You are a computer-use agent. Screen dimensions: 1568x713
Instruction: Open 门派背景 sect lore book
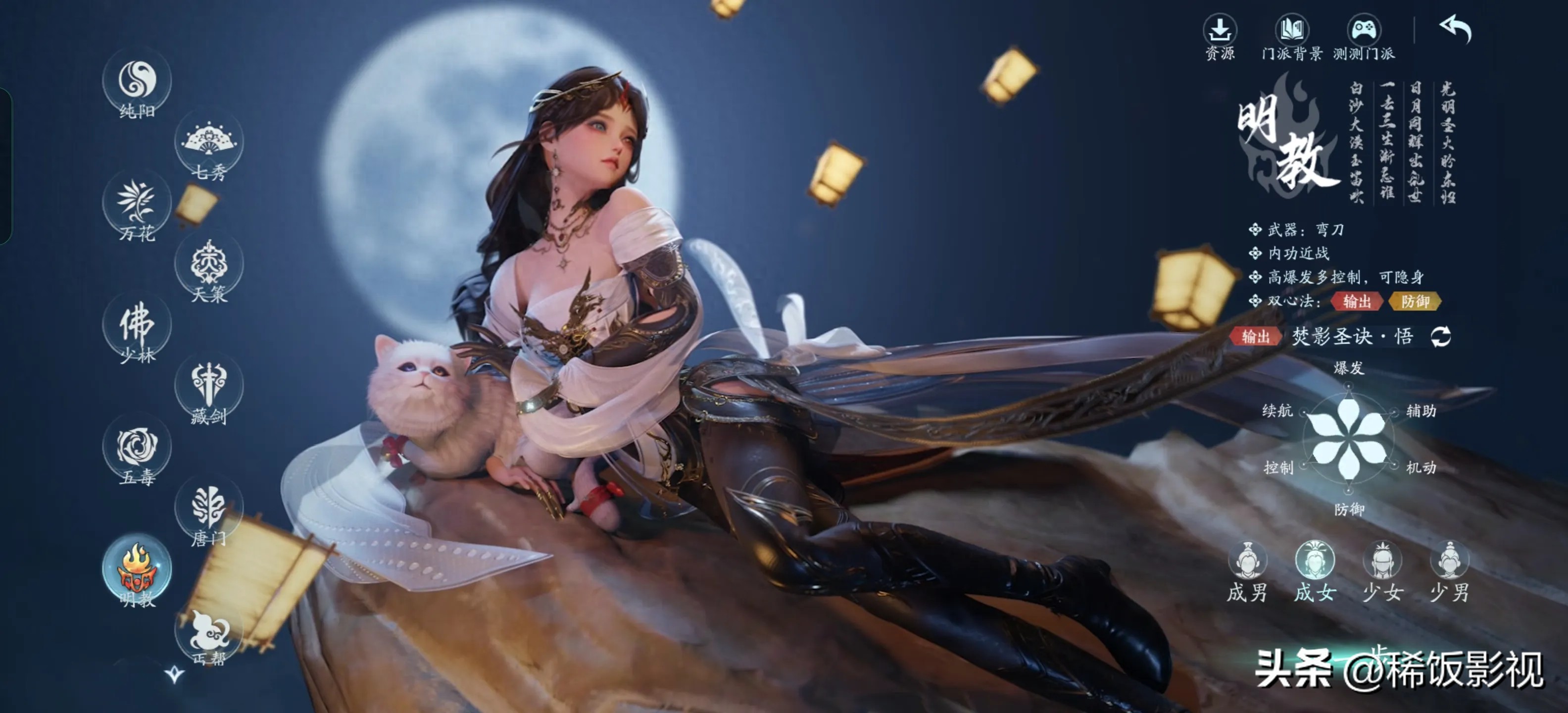click(x=1292, y=37)
